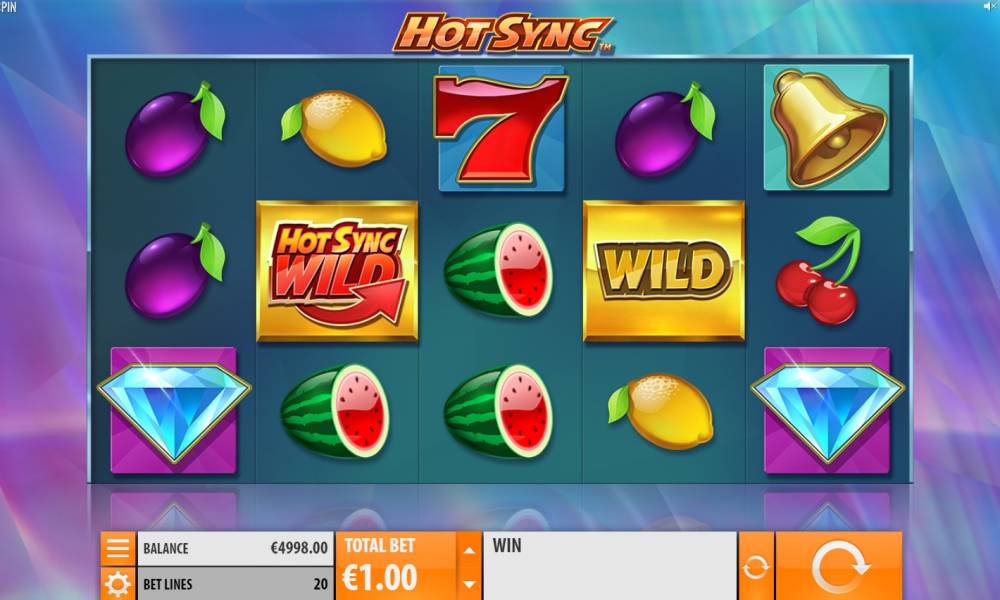Increase the total bet with the up arrow

coord(468,548)
